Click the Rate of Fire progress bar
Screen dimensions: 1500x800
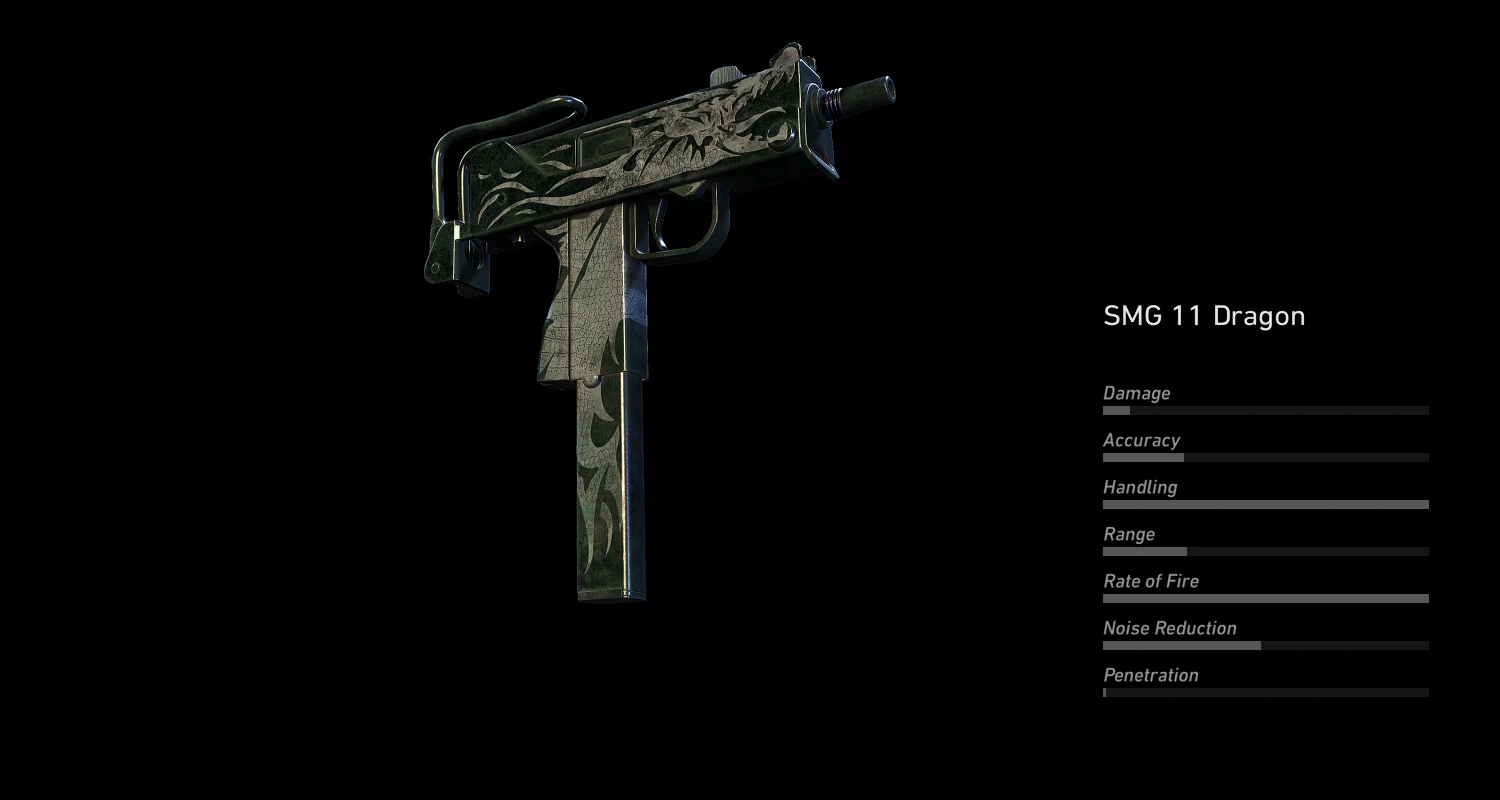tap(1265, 598)
